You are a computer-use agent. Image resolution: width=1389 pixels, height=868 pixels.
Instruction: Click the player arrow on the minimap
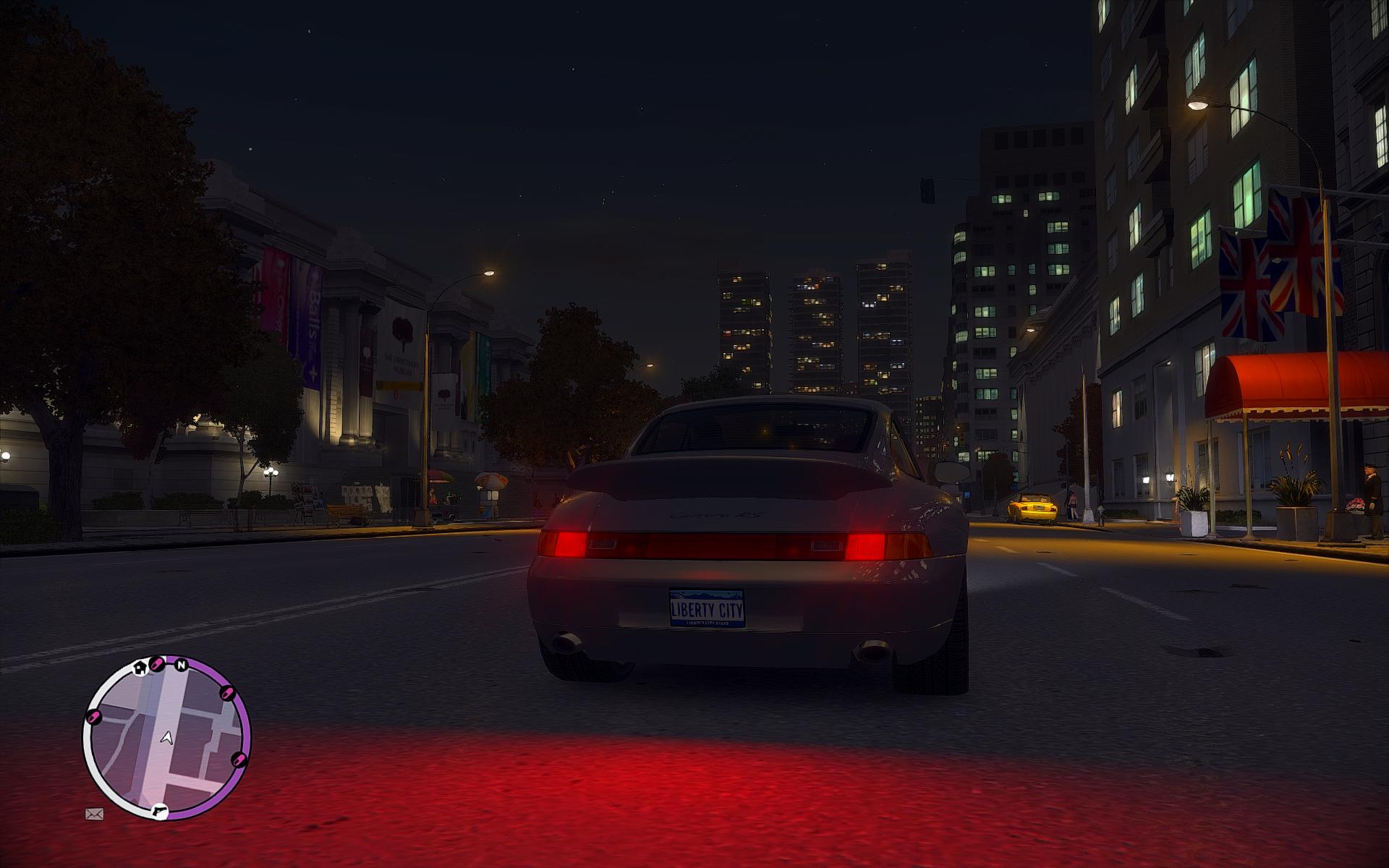(167, 737)
